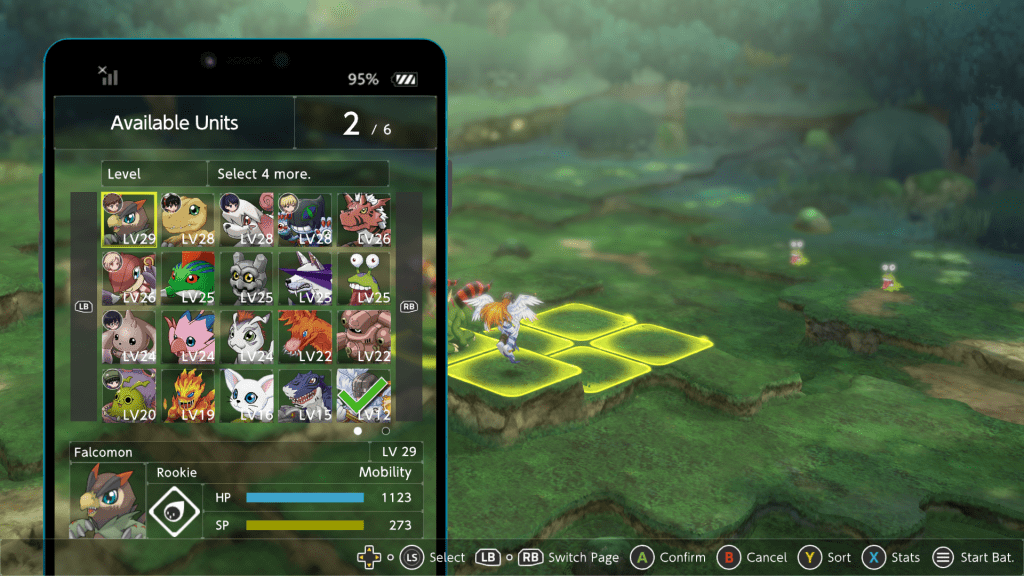The height and width of the screenshot is (576, 1024).
Task: Choose the grey rock Gotsumon unit
Action: (x=246, y=278)
